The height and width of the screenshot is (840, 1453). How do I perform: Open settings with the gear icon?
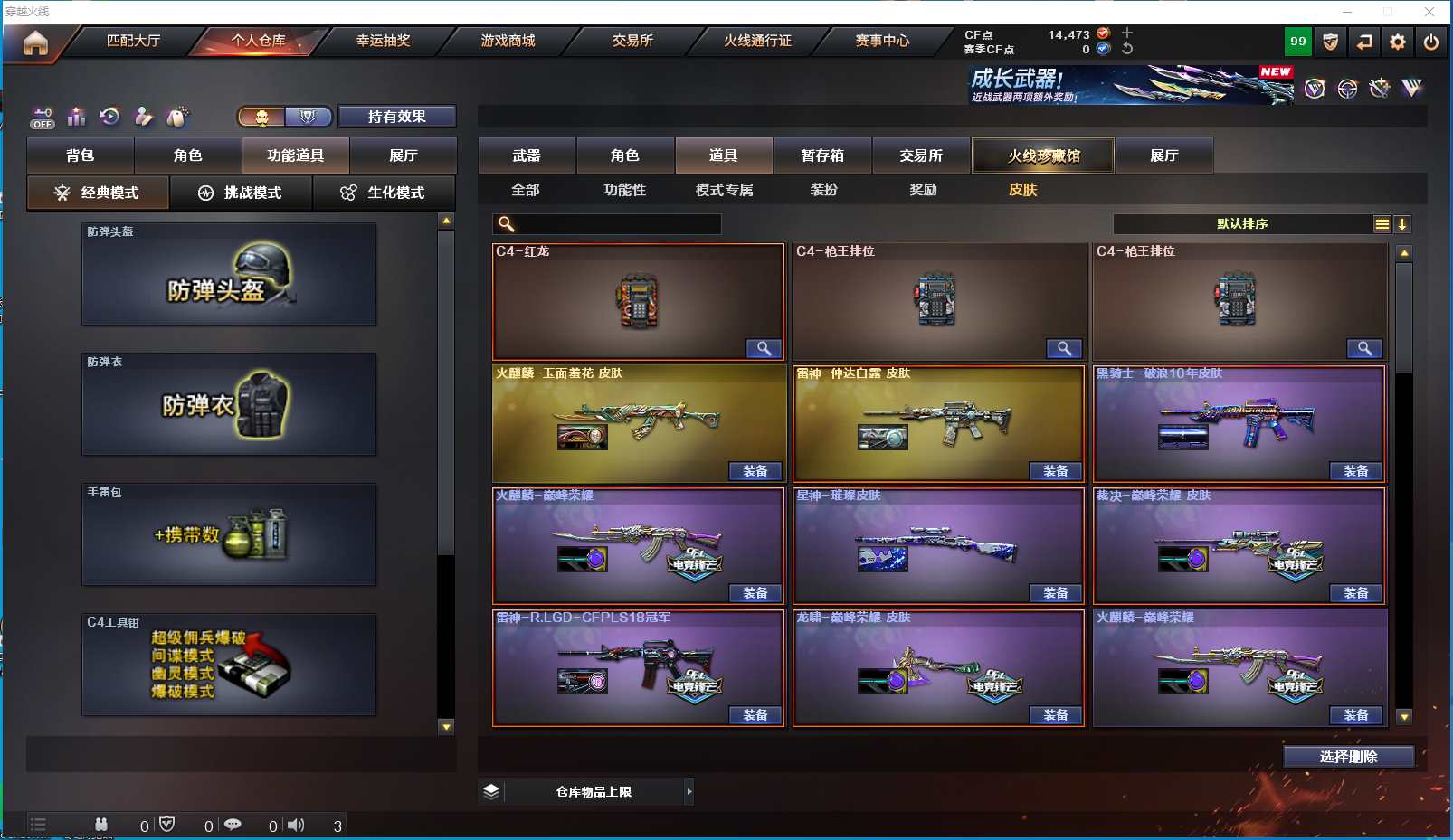1398,42
